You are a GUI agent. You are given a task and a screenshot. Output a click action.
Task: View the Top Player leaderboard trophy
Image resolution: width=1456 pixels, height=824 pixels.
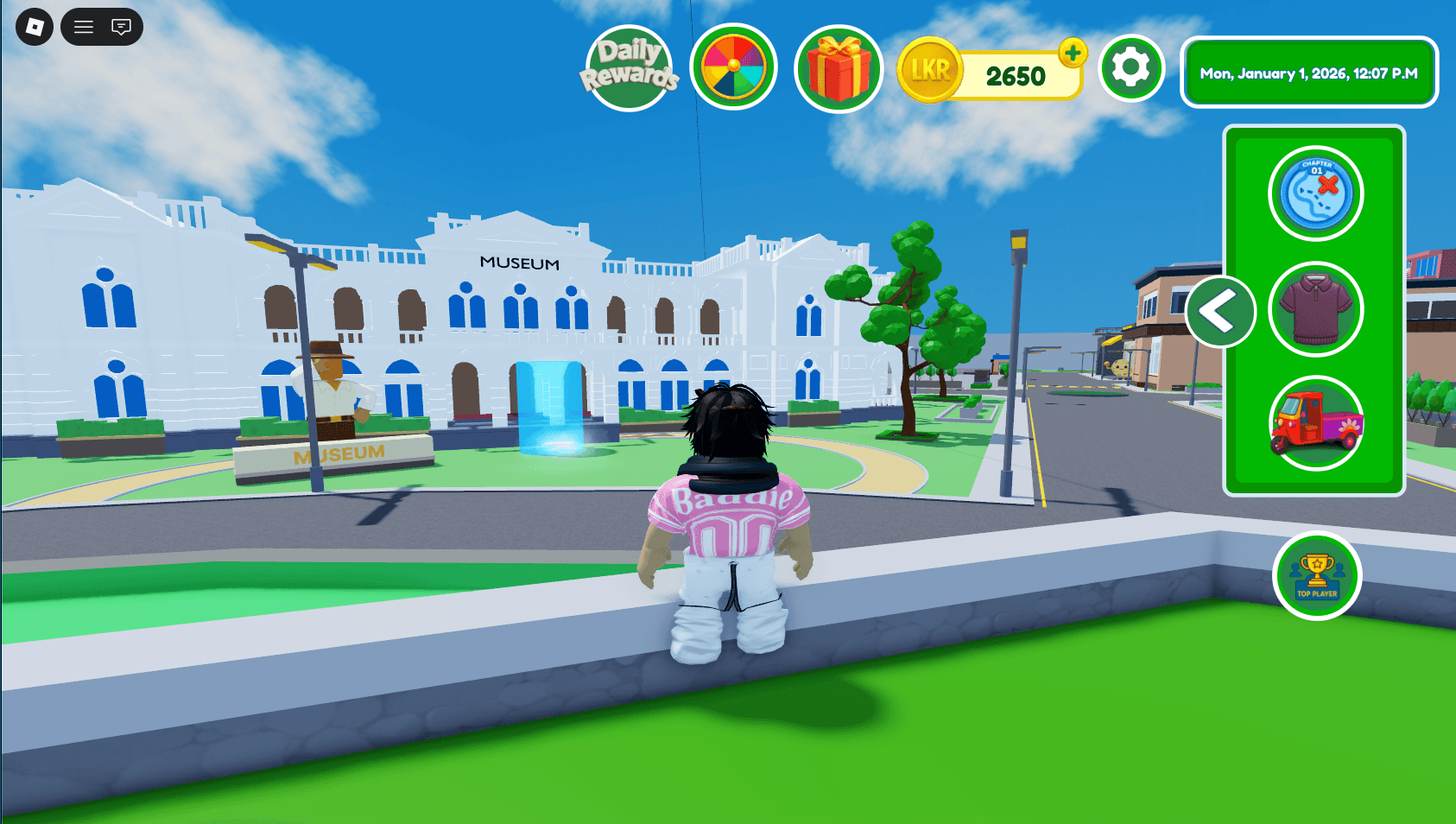click(x=1316, y=577)
